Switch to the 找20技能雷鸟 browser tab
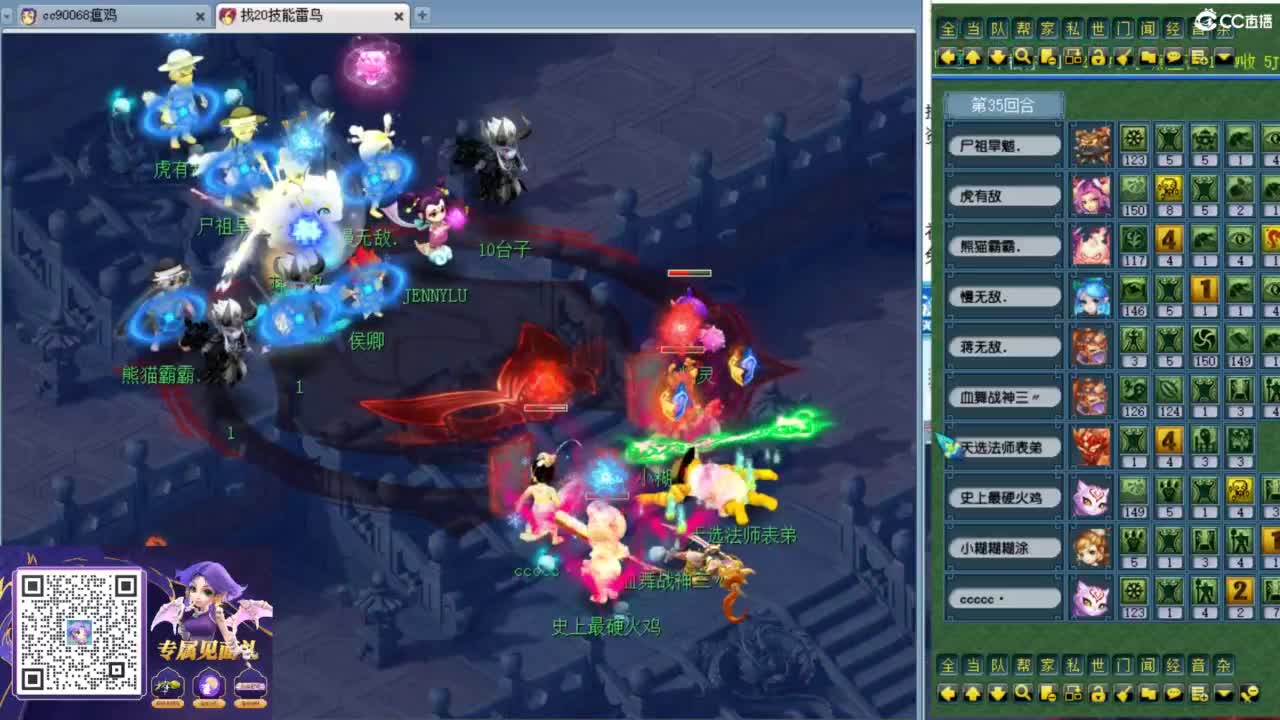 [299, 16]
